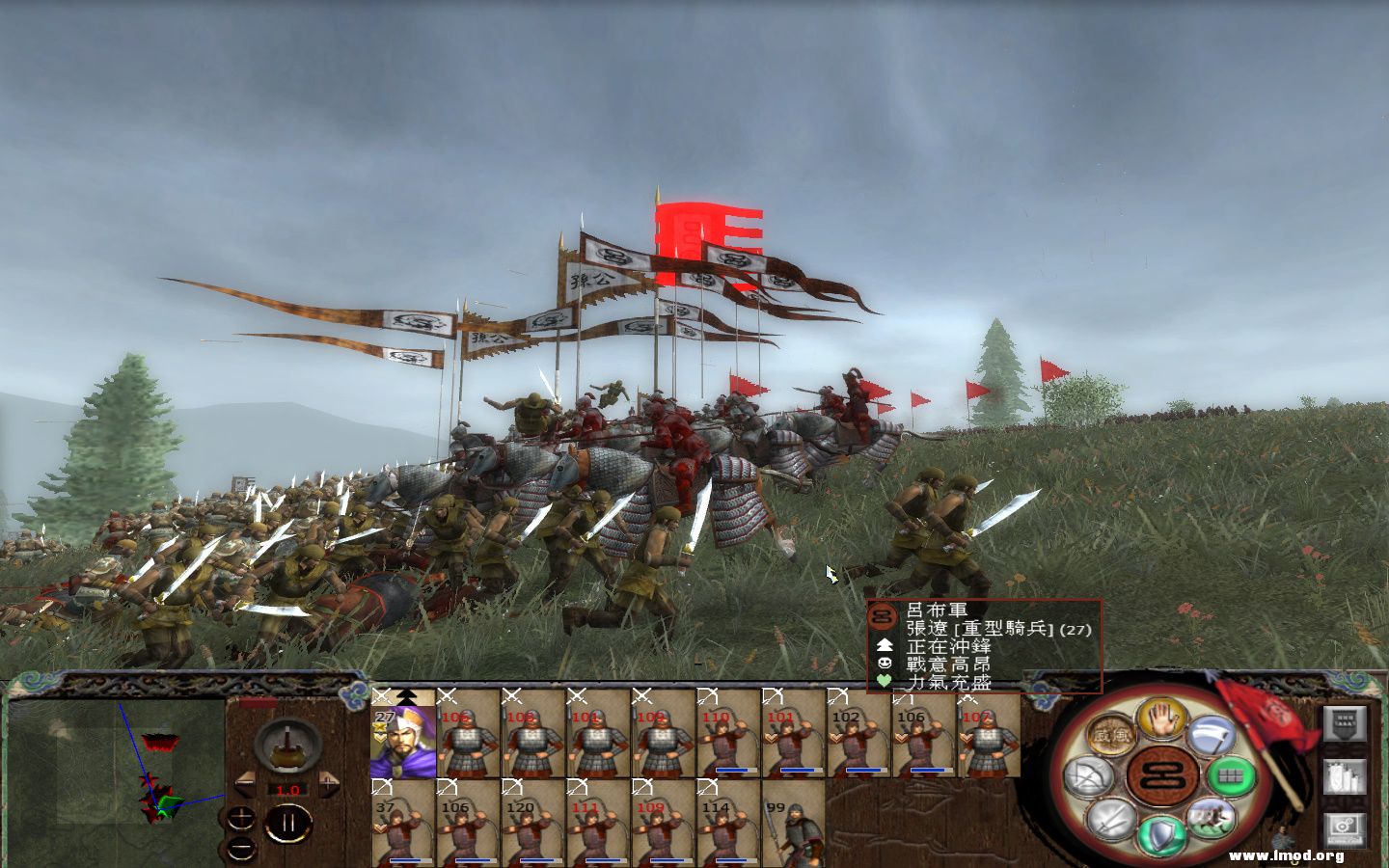Viewport: 1389px width, 868px height.
Task: Click the casualty report icon on right panel
Action: tap(1346, 776)
